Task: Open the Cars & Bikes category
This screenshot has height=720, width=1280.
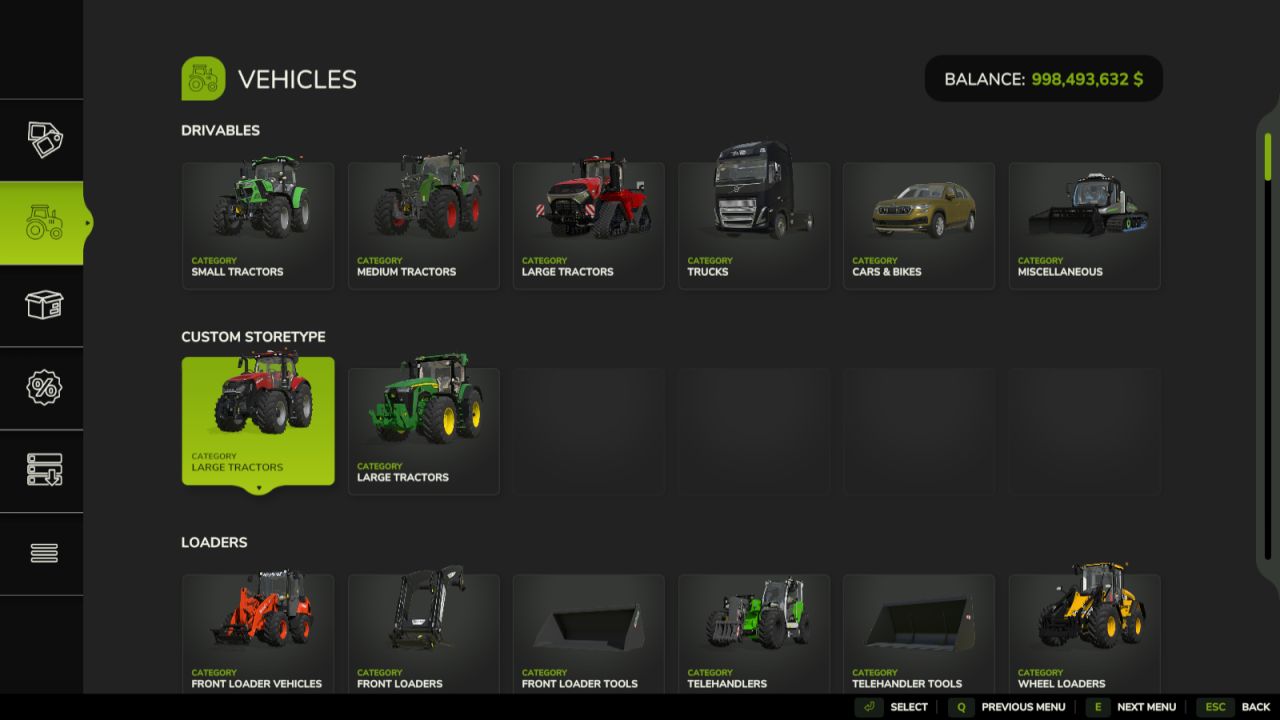Action: [918, 226]
